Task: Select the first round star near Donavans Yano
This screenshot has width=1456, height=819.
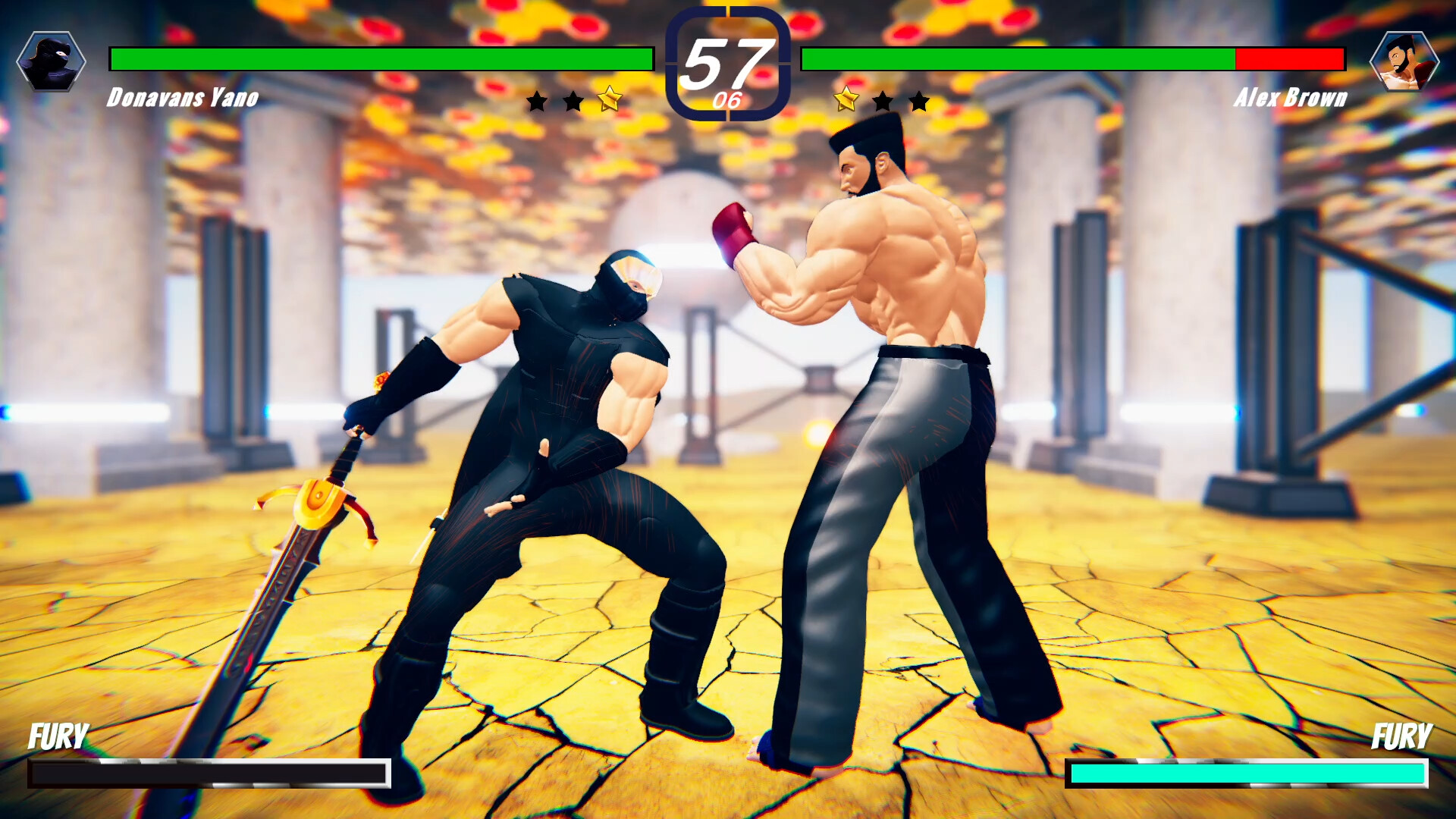Action: 538,99
